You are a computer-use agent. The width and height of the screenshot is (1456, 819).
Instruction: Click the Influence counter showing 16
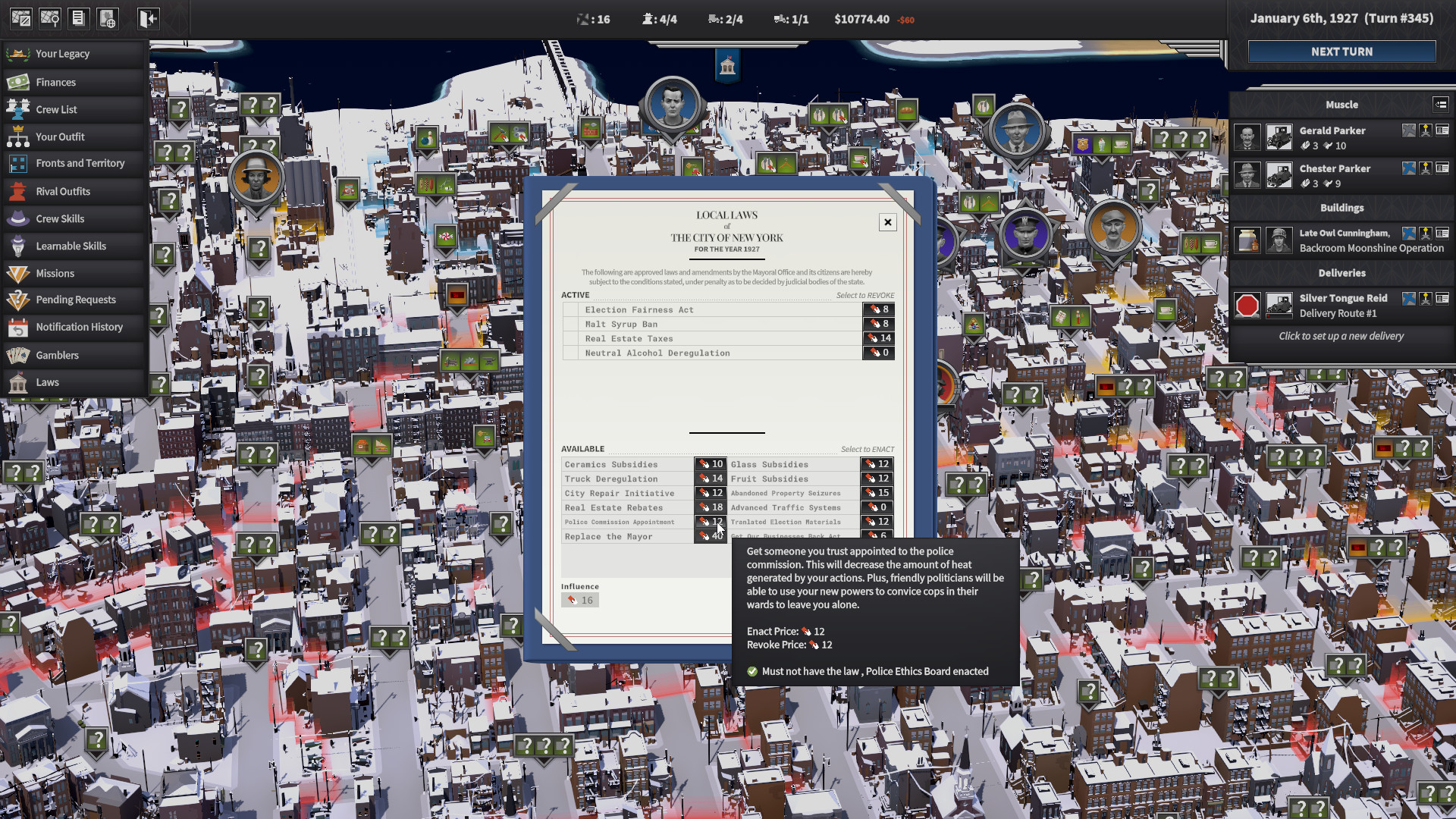click(580, 599)
